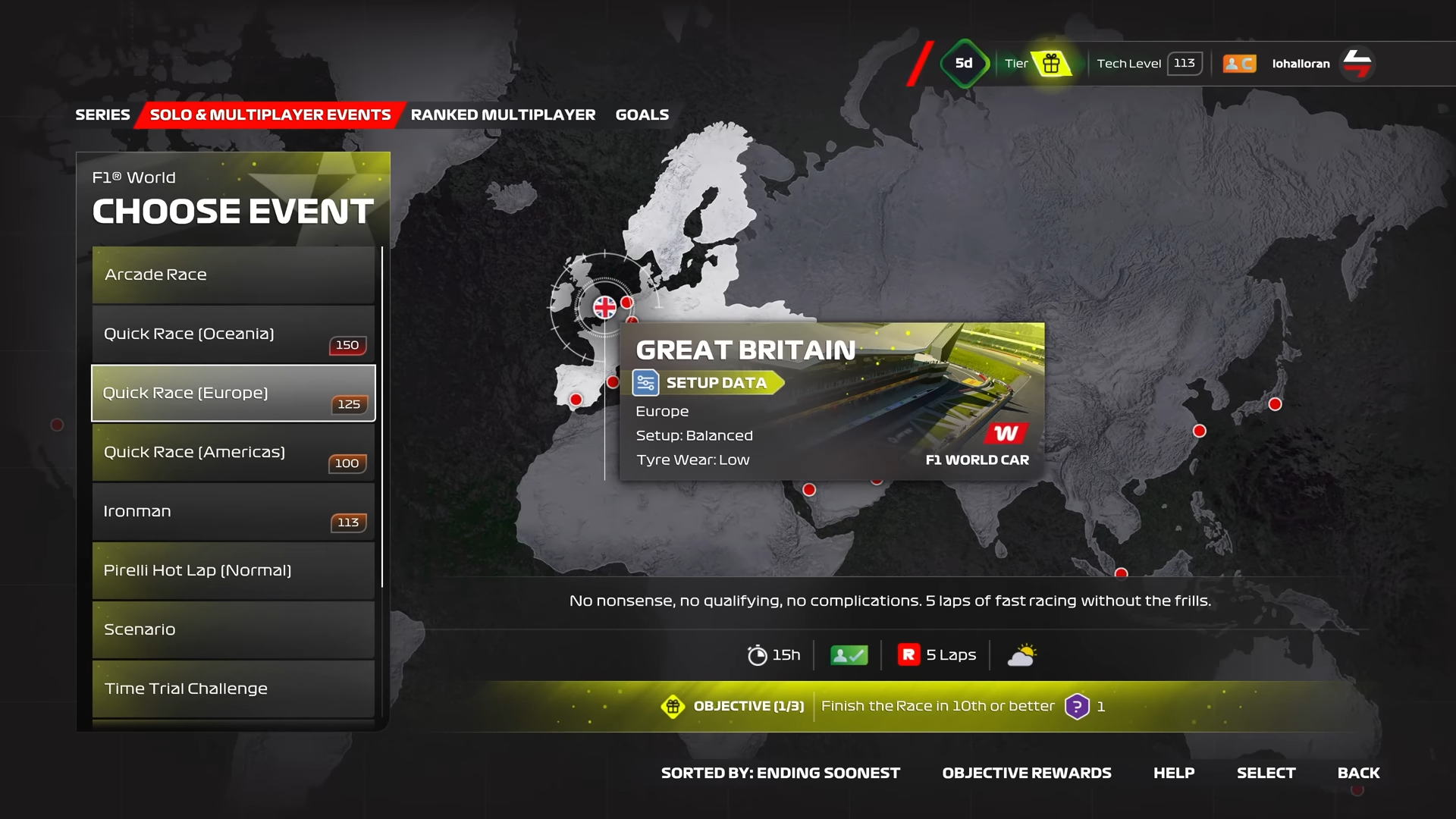Open the Goals tab
This screenshot has height=819, width=1456.
click(642, 115)
